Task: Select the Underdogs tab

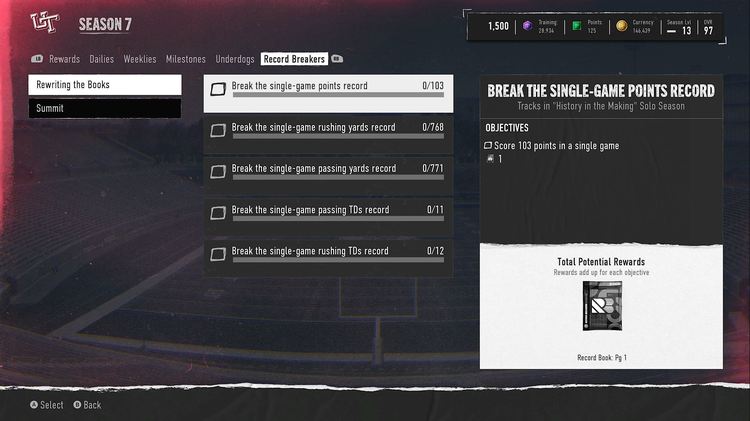Action: 235,59
